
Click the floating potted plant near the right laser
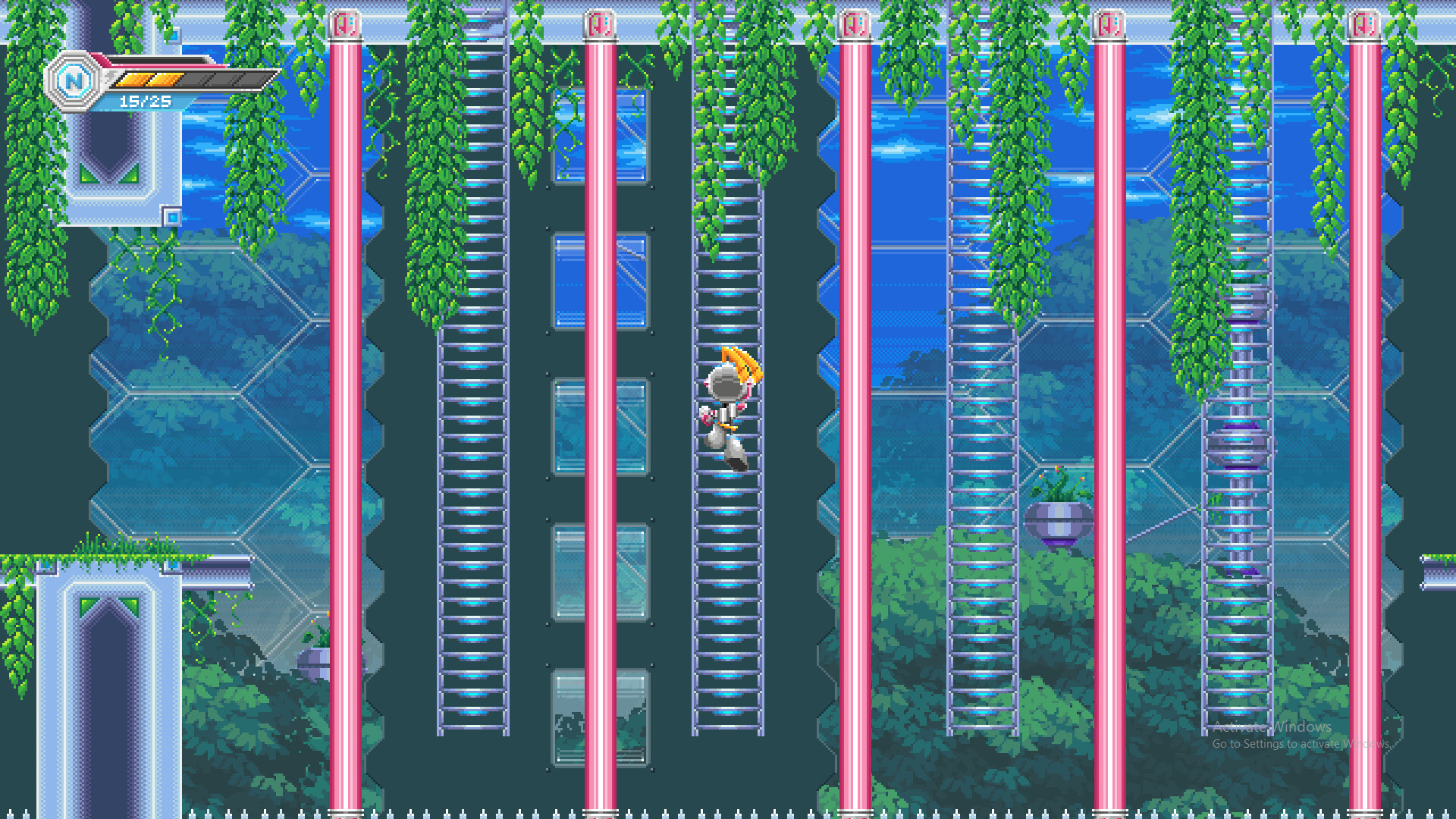click(x=1059, y=516)
